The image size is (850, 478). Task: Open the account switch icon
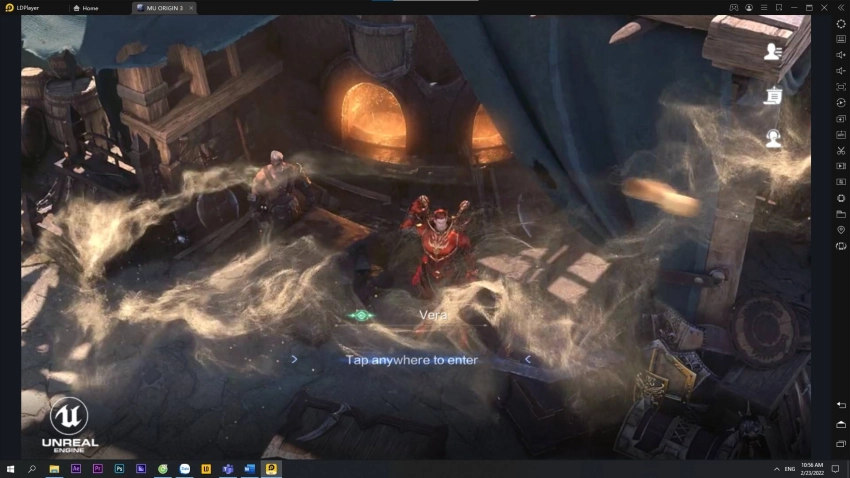click(773, 52)
